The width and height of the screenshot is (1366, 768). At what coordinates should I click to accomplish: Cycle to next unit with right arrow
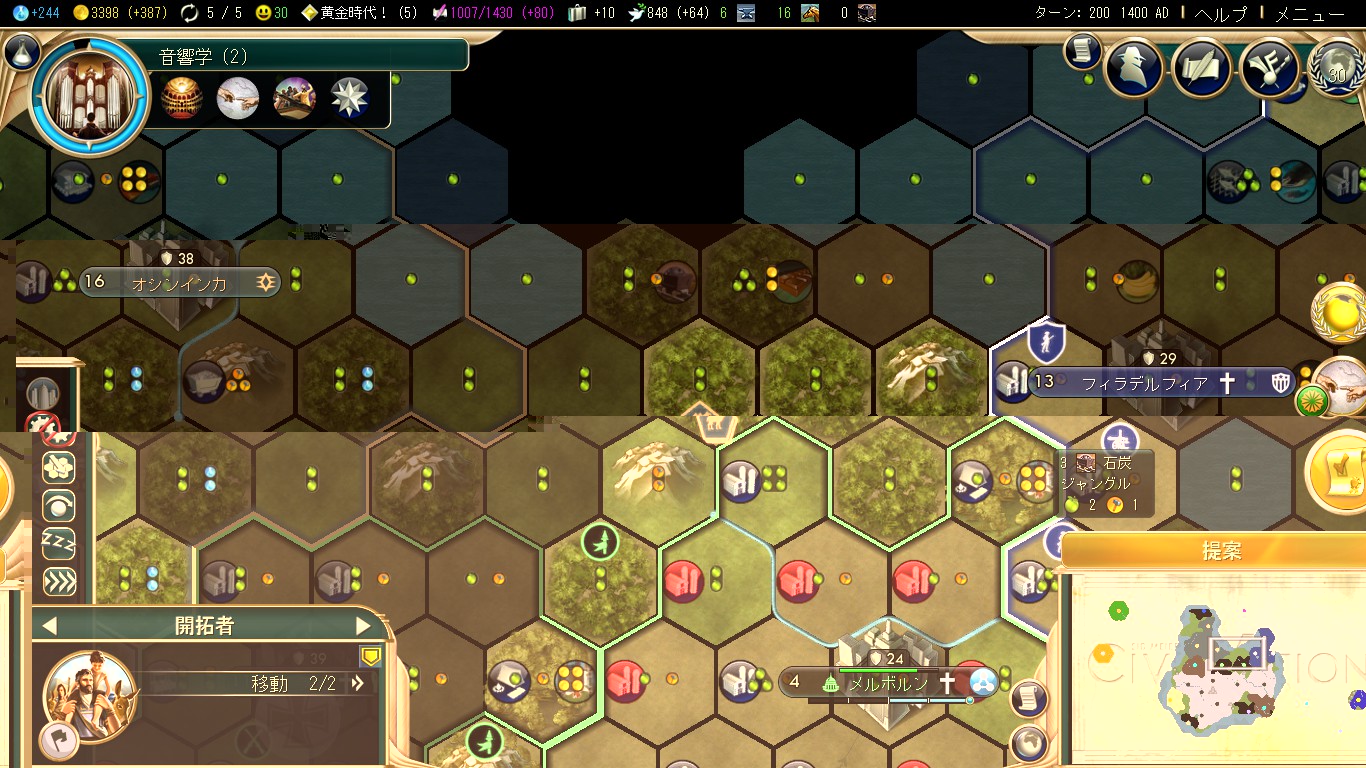(363, 626)
